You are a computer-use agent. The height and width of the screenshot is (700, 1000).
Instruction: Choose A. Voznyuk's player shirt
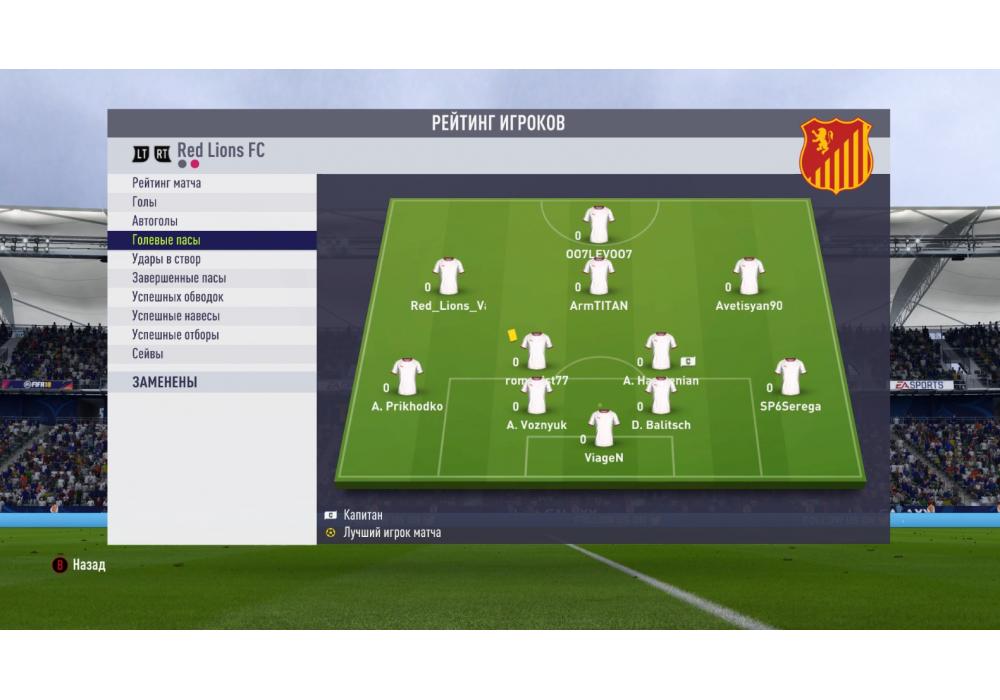537,396
